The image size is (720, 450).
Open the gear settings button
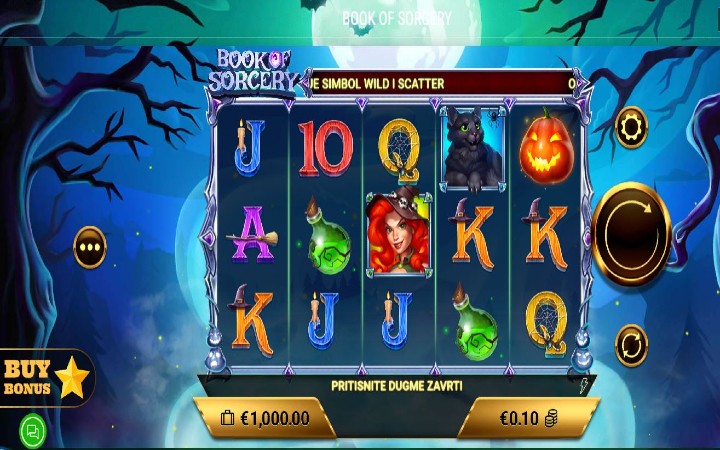631,127
